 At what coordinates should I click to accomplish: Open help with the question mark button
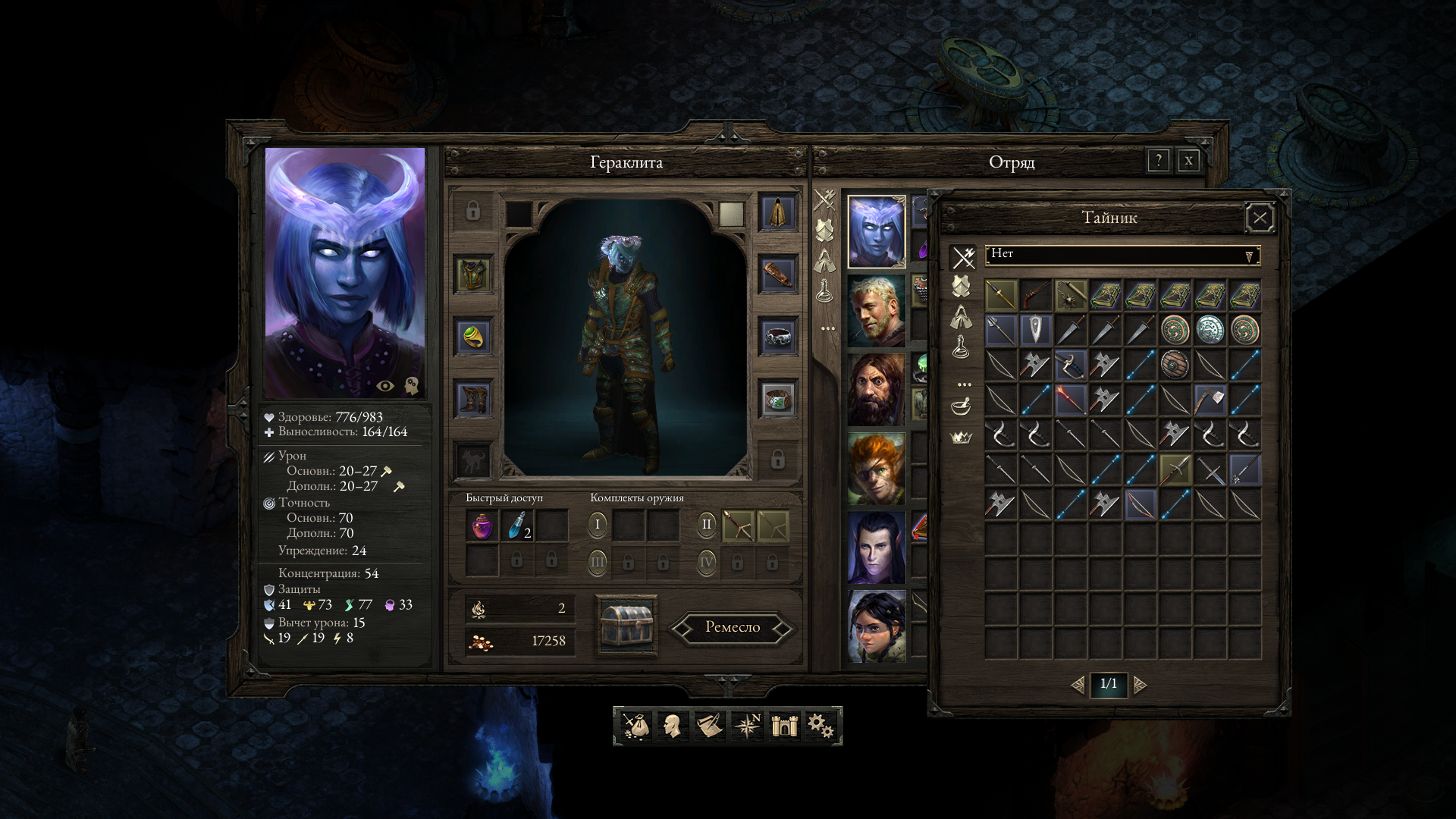(x=1158, y=161)
